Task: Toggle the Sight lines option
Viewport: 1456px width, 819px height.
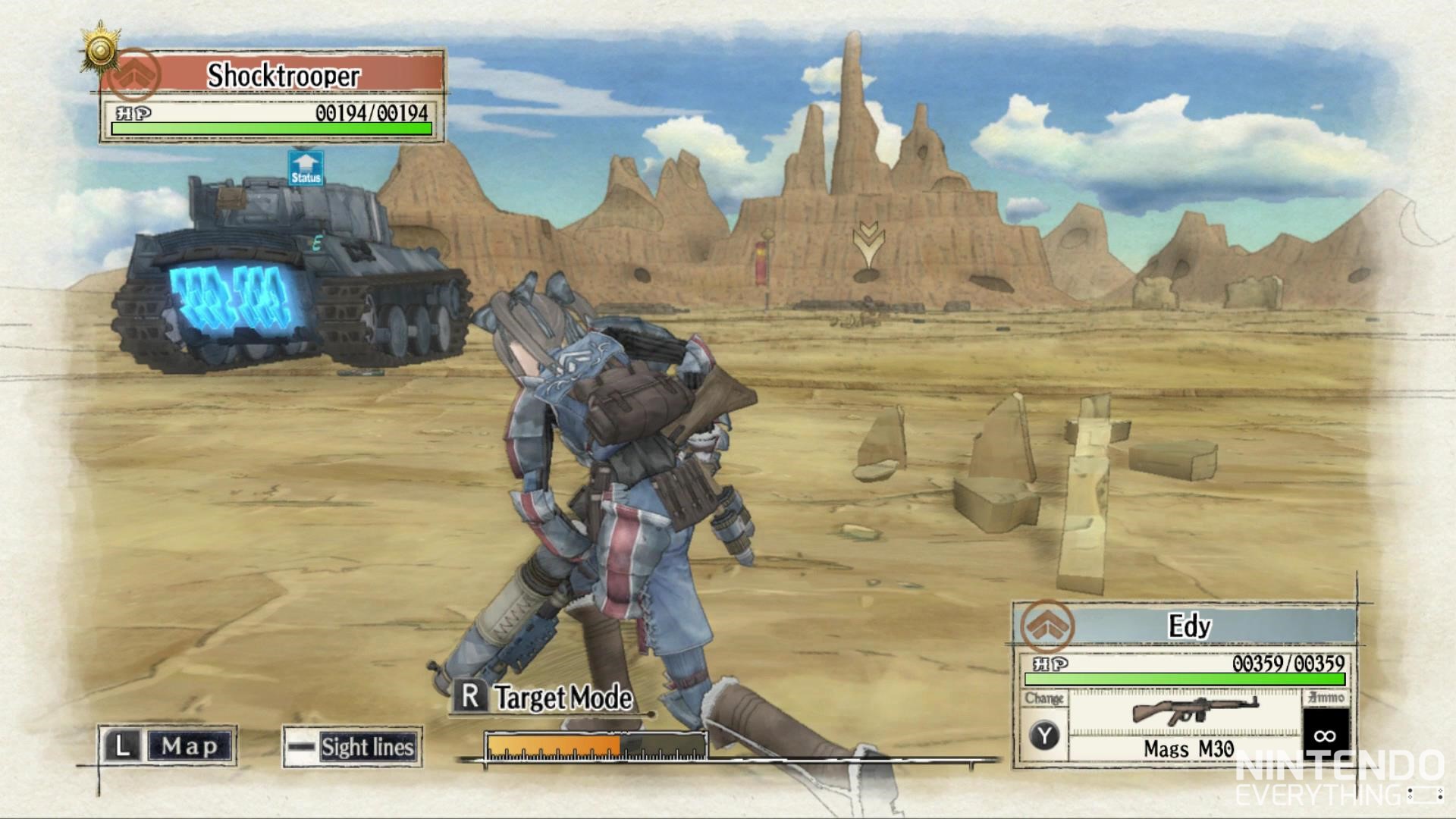Action: pos(353,747)
